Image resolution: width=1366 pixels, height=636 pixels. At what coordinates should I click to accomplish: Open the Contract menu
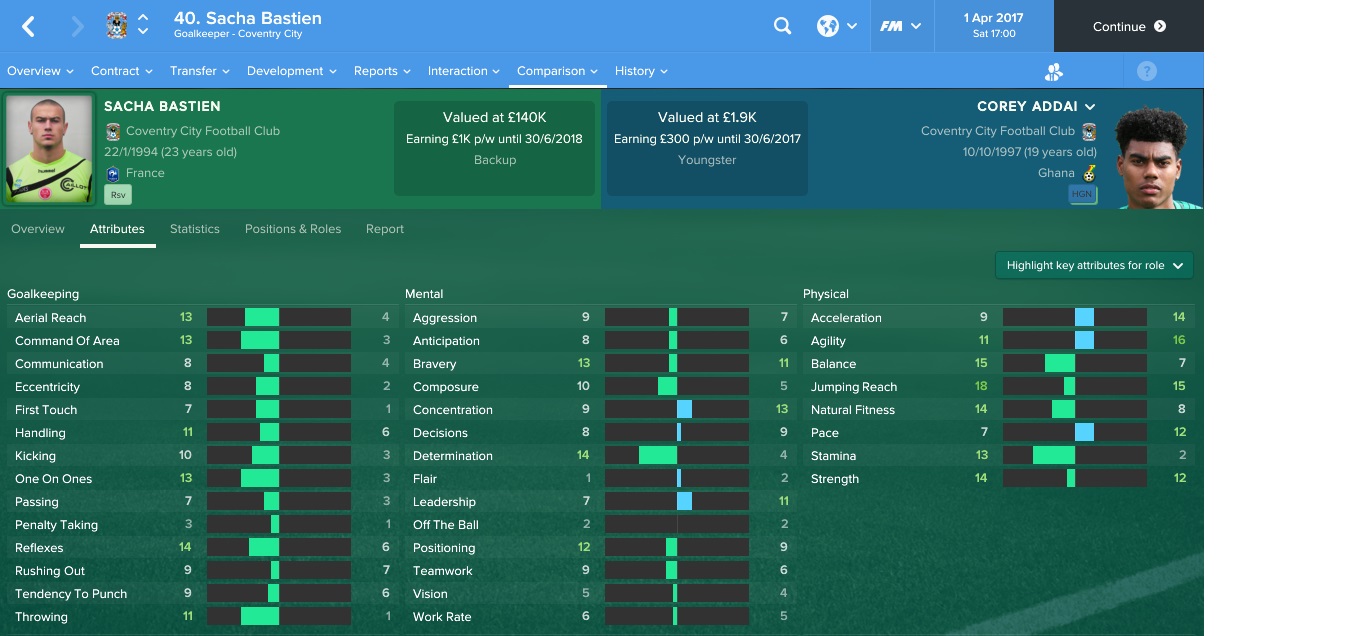tap(121, 71)
